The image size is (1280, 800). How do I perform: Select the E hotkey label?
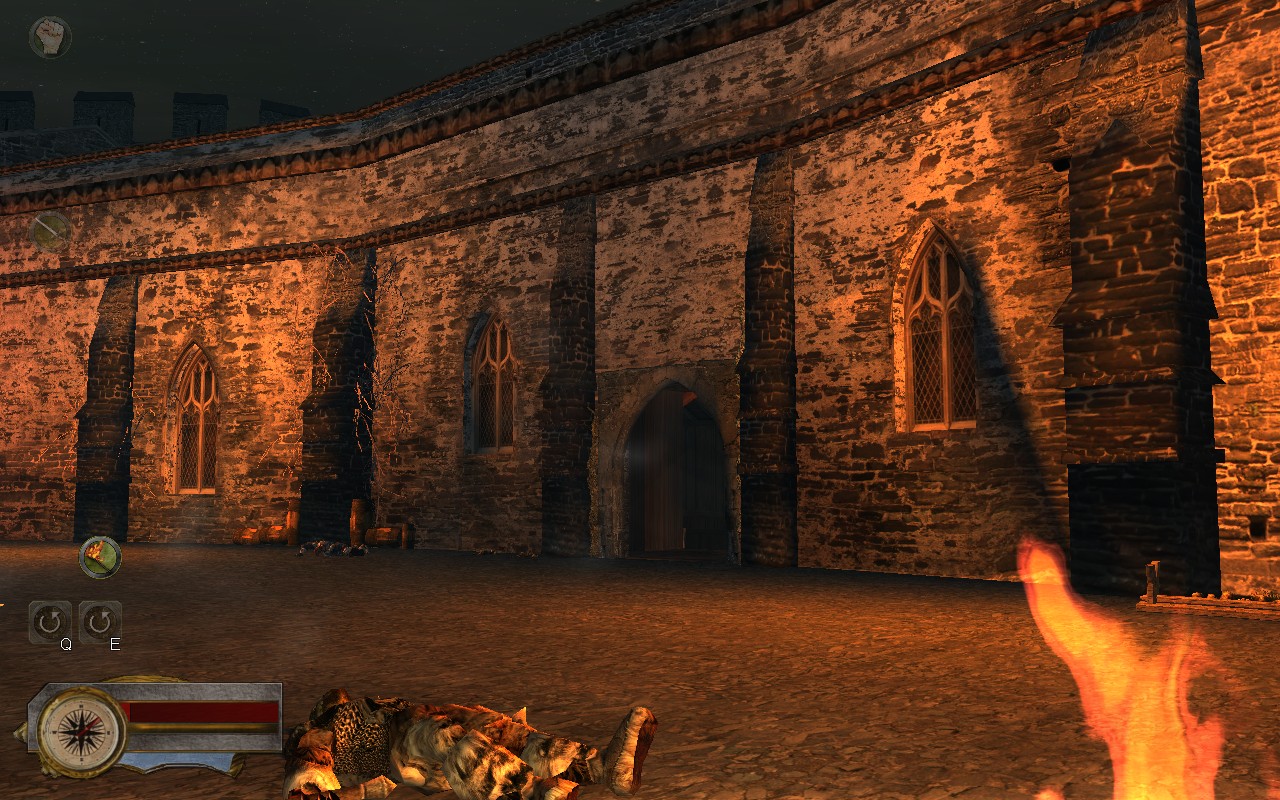pos(113,644)
